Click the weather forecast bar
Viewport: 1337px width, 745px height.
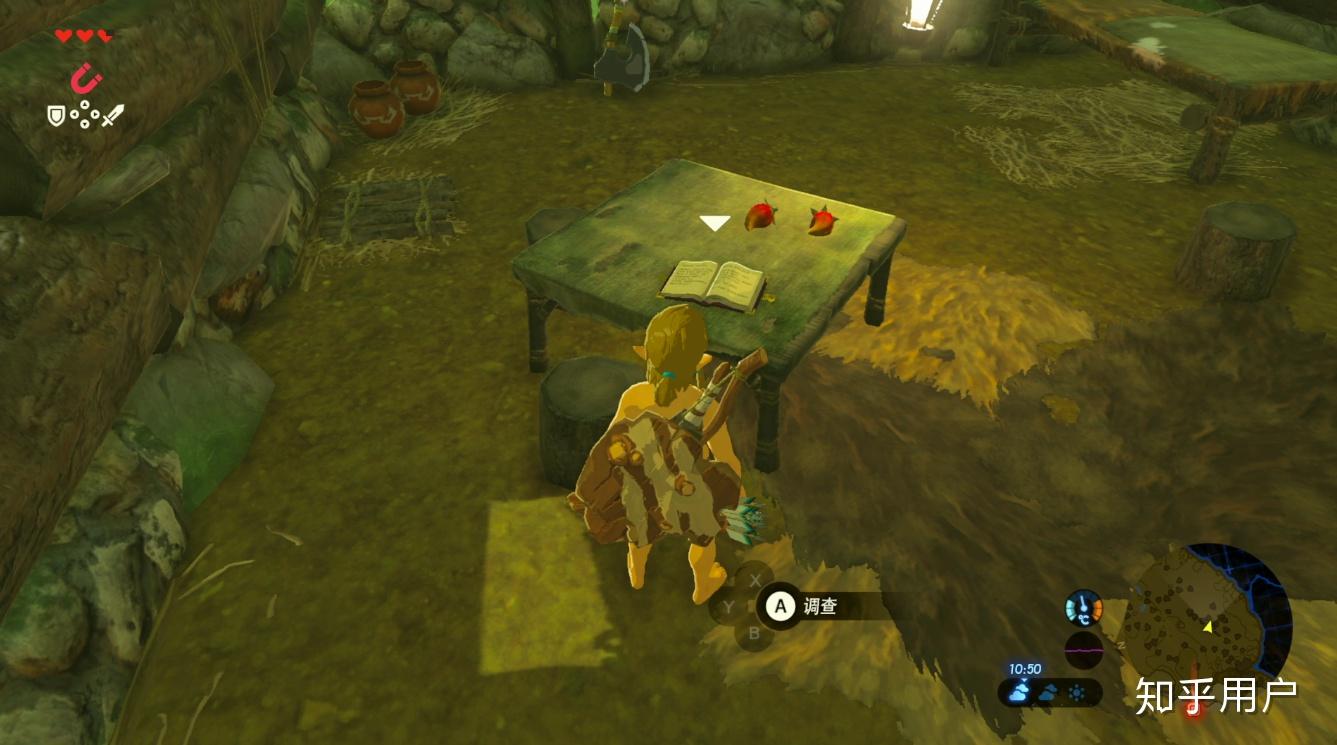(1049, 692)
